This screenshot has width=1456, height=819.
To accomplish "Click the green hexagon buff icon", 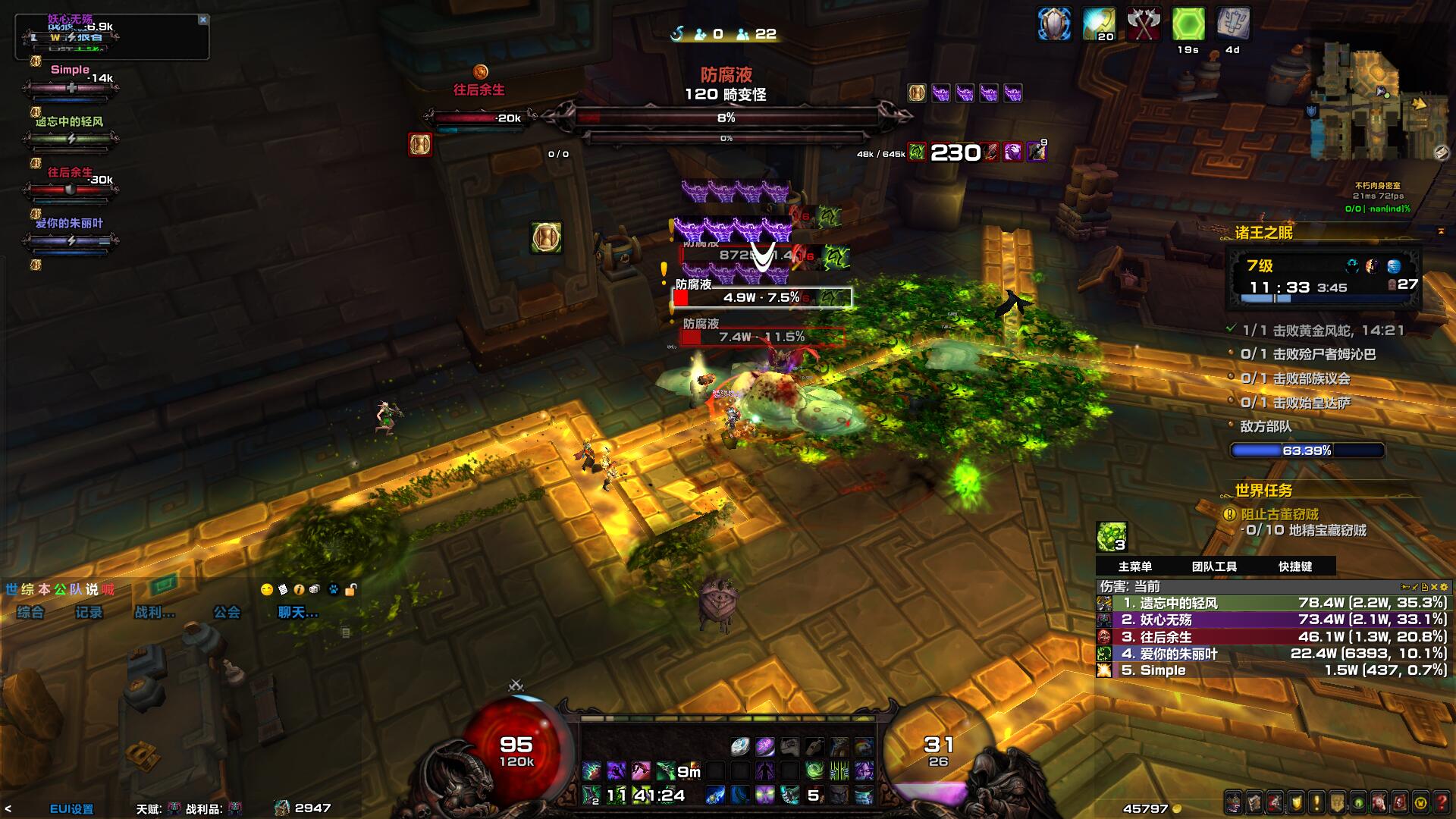I will [1188, 25].
